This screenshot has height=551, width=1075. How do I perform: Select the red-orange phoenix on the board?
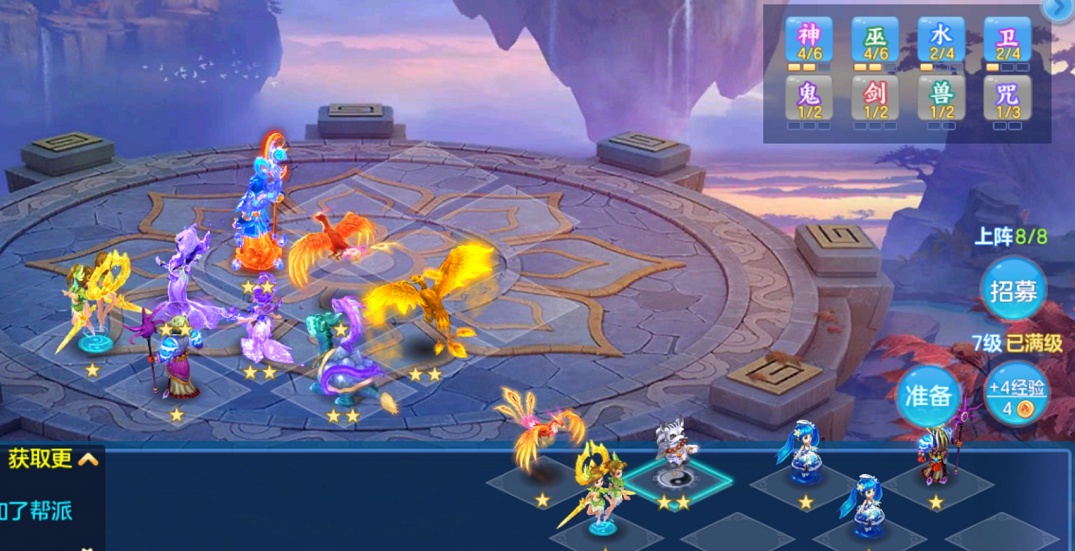[323, 246]
